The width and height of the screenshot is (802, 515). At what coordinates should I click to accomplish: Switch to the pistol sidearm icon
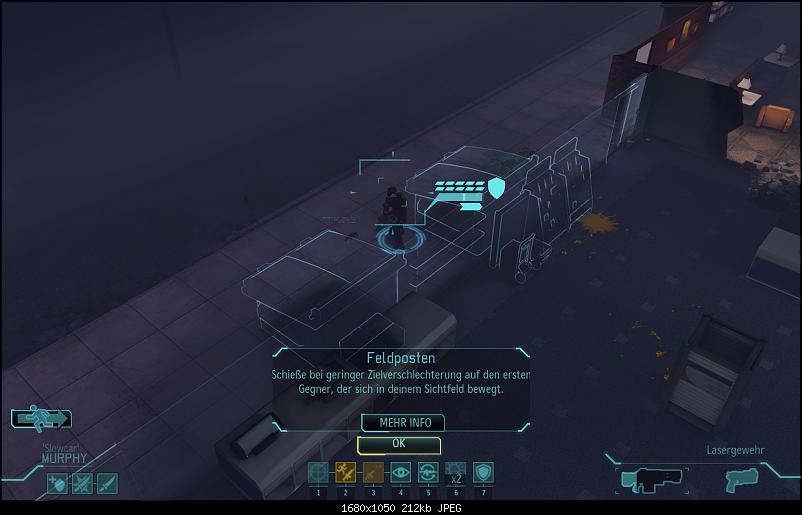[x=742, y=479]
